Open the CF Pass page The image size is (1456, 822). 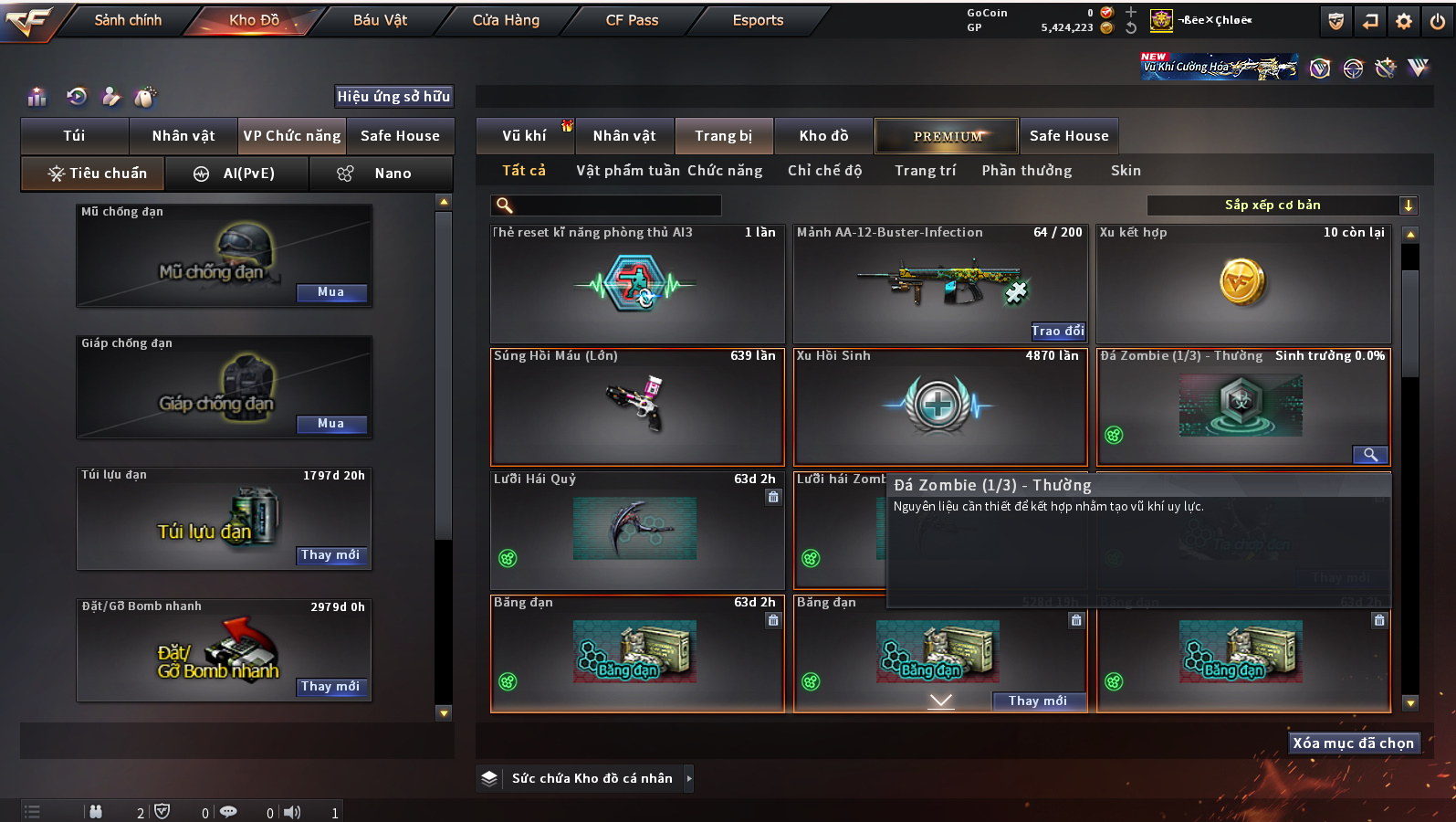click(x=632, y=20)
